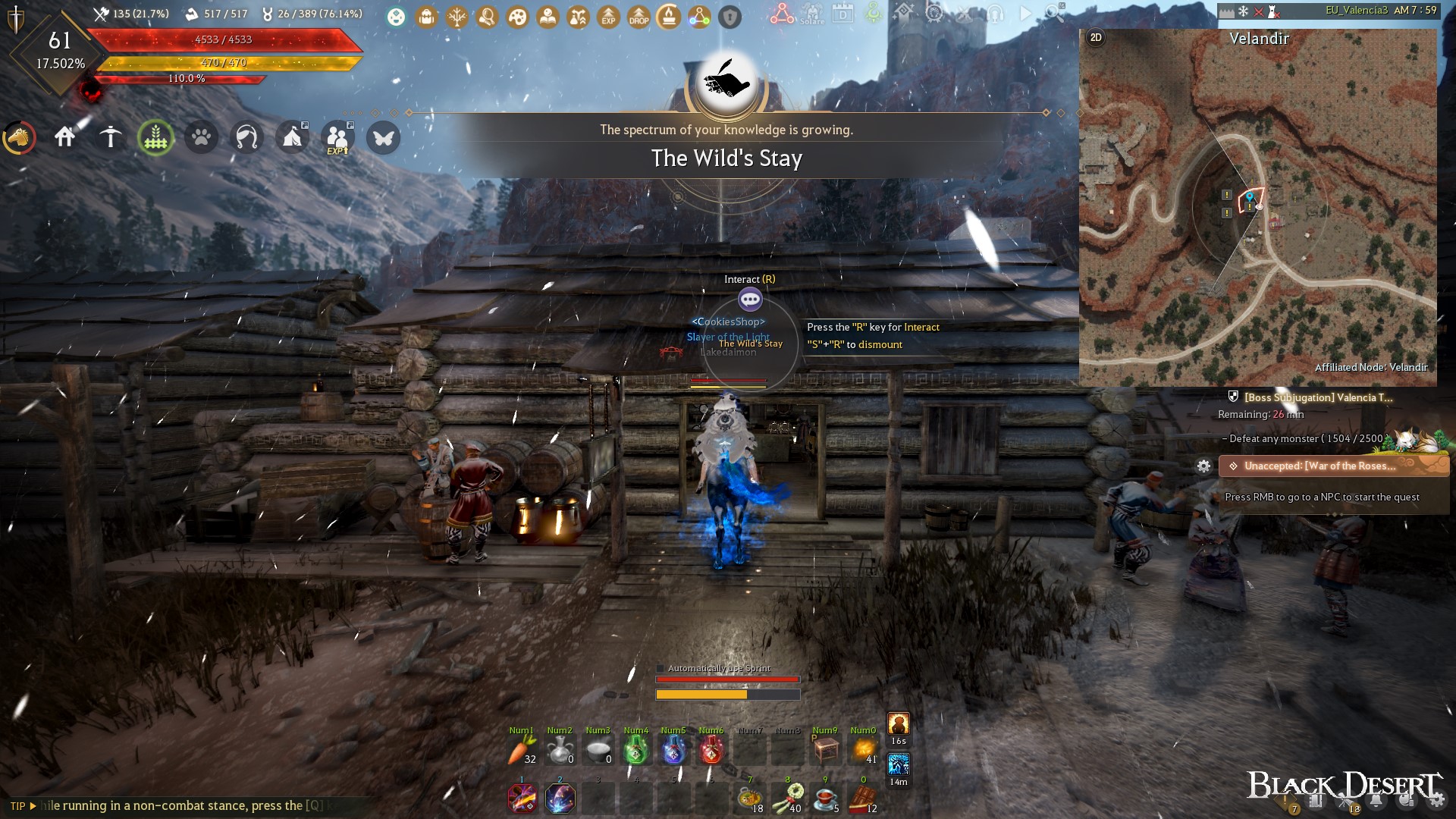The image size is (1456, 819).
Task: Open the Knowledge book icon
Action: coord(547,15)
